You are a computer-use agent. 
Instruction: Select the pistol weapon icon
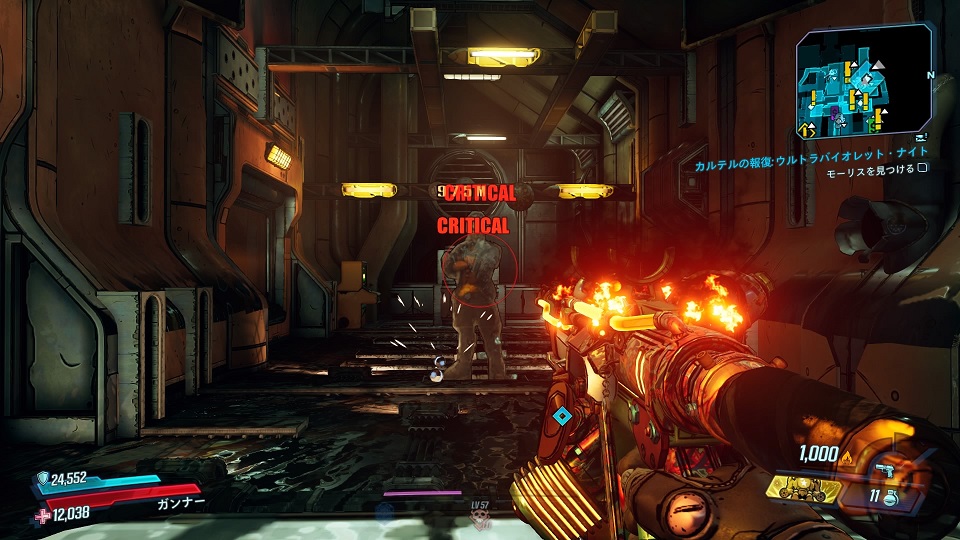pyautogui.click(x=884, y=469)
